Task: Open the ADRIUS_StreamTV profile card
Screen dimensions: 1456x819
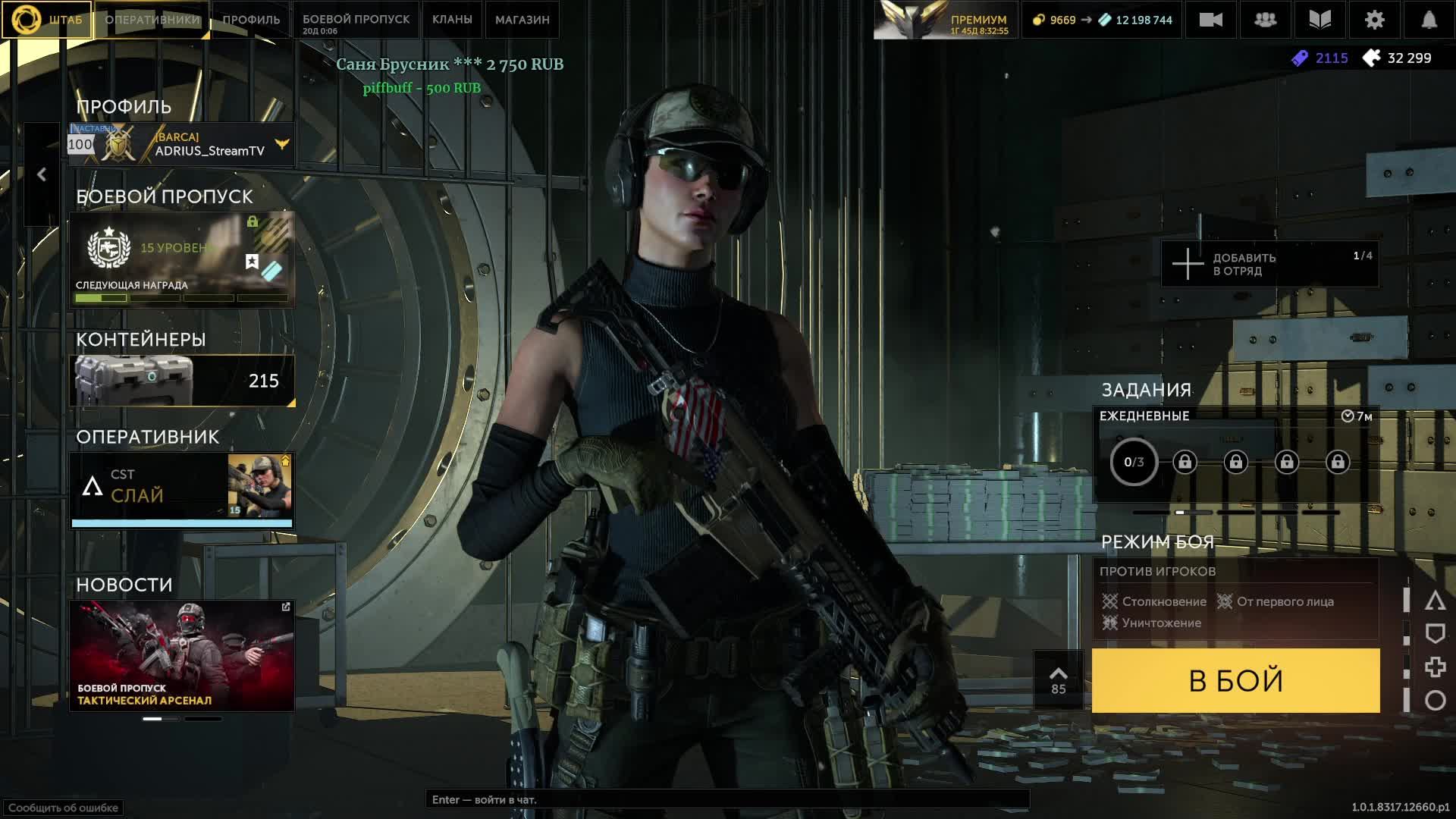Action: coord(182,144)
